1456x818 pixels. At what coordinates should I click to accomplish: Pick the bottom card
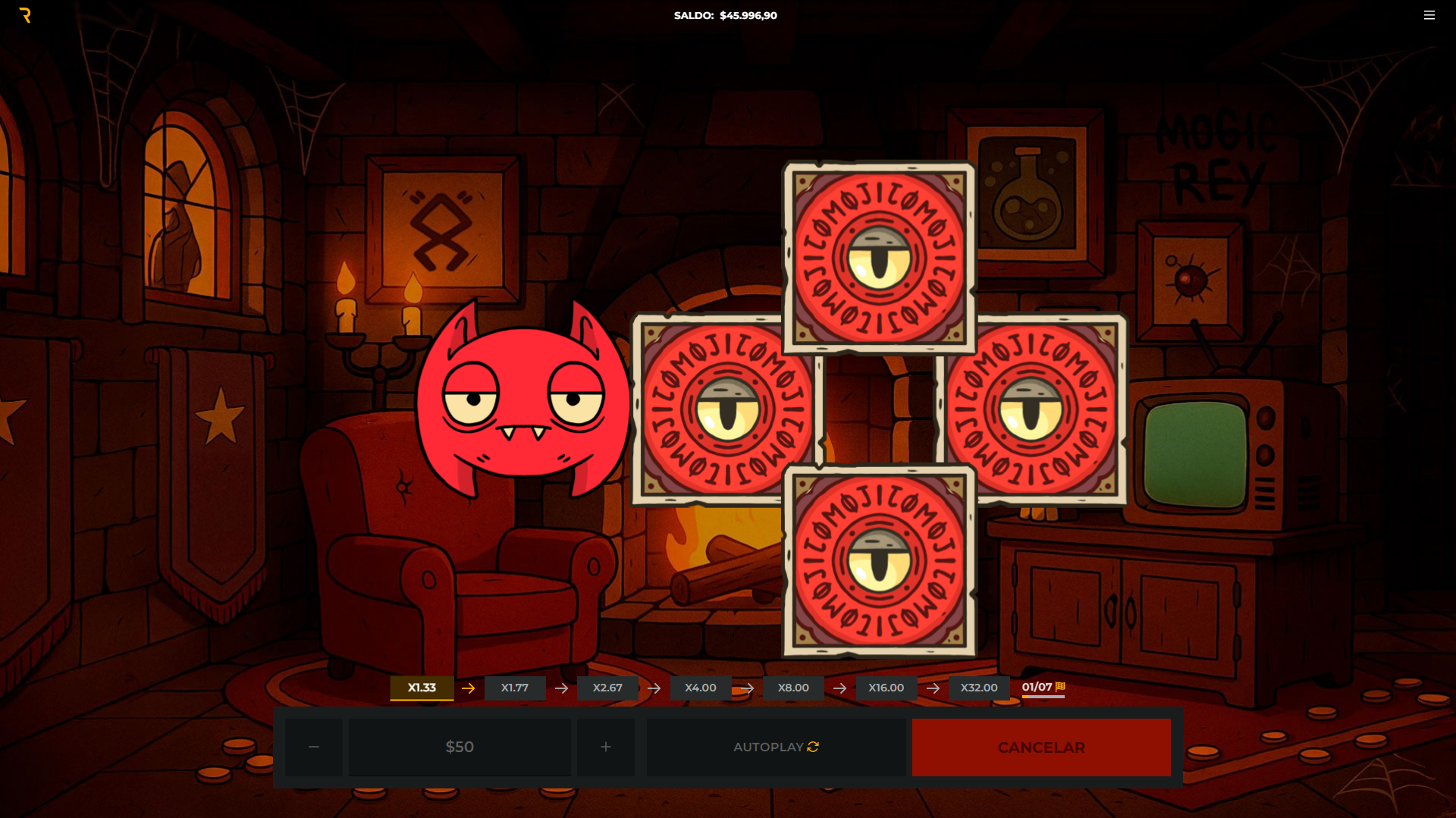(879, 561)
